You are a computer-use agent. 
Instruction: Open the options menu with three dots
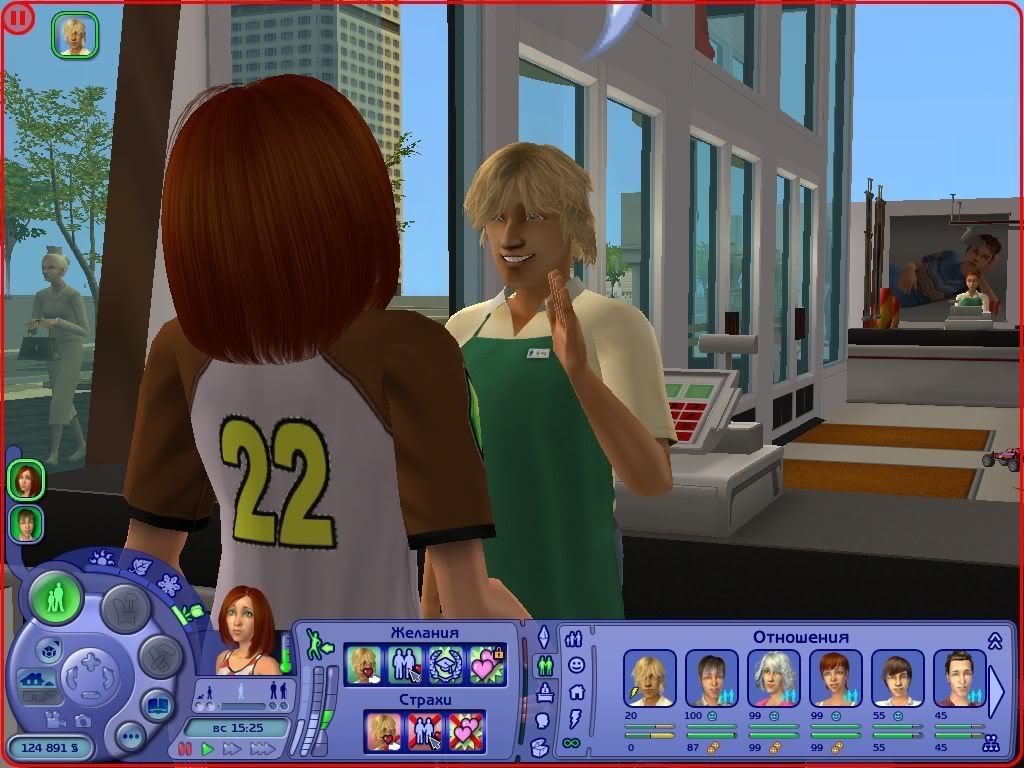pyautogui.click(x=131, y=738)
